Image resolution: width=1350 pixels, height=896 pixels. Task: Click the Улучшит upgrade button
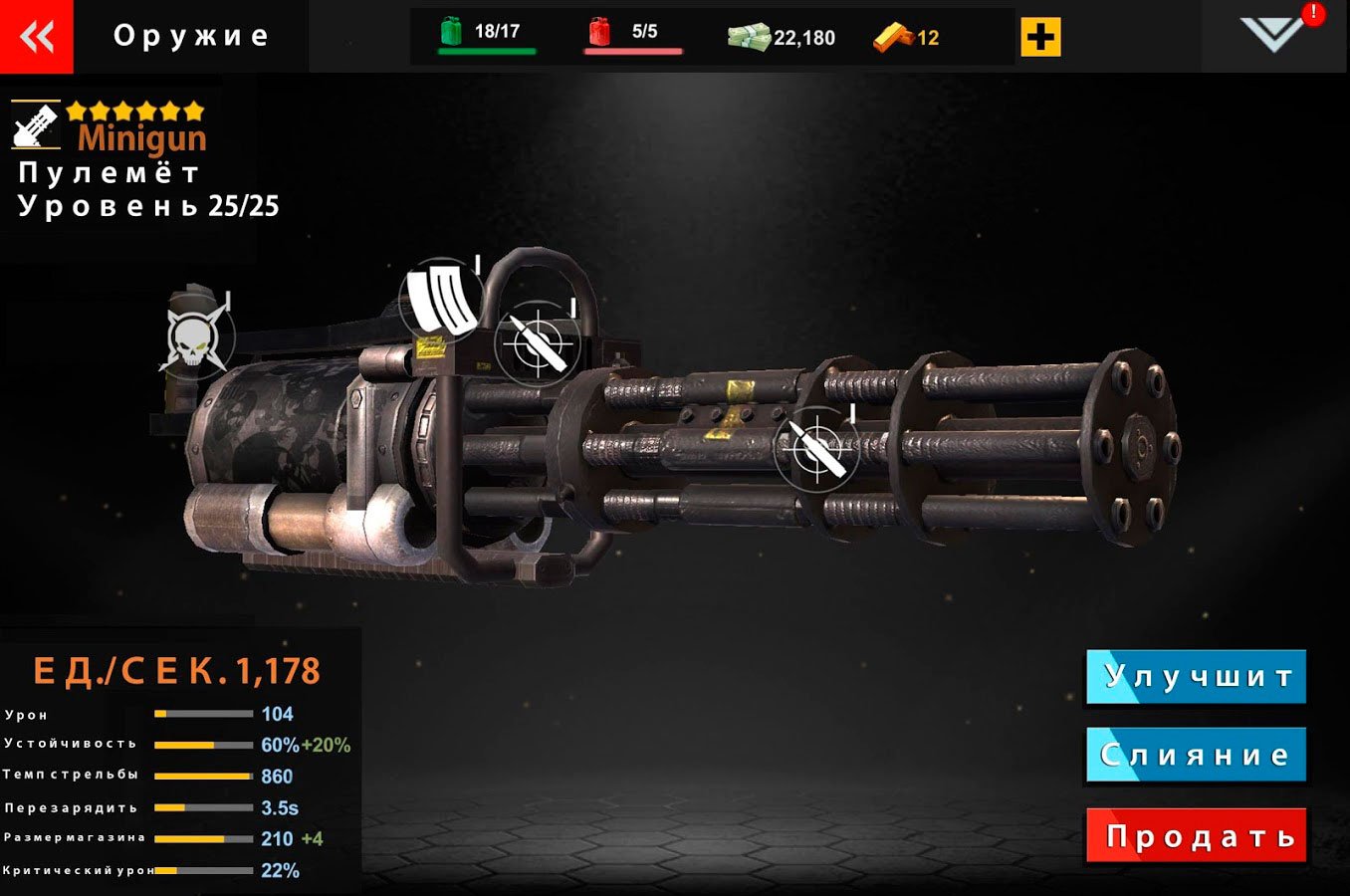pyautogui.click(x=1196, y=677)
